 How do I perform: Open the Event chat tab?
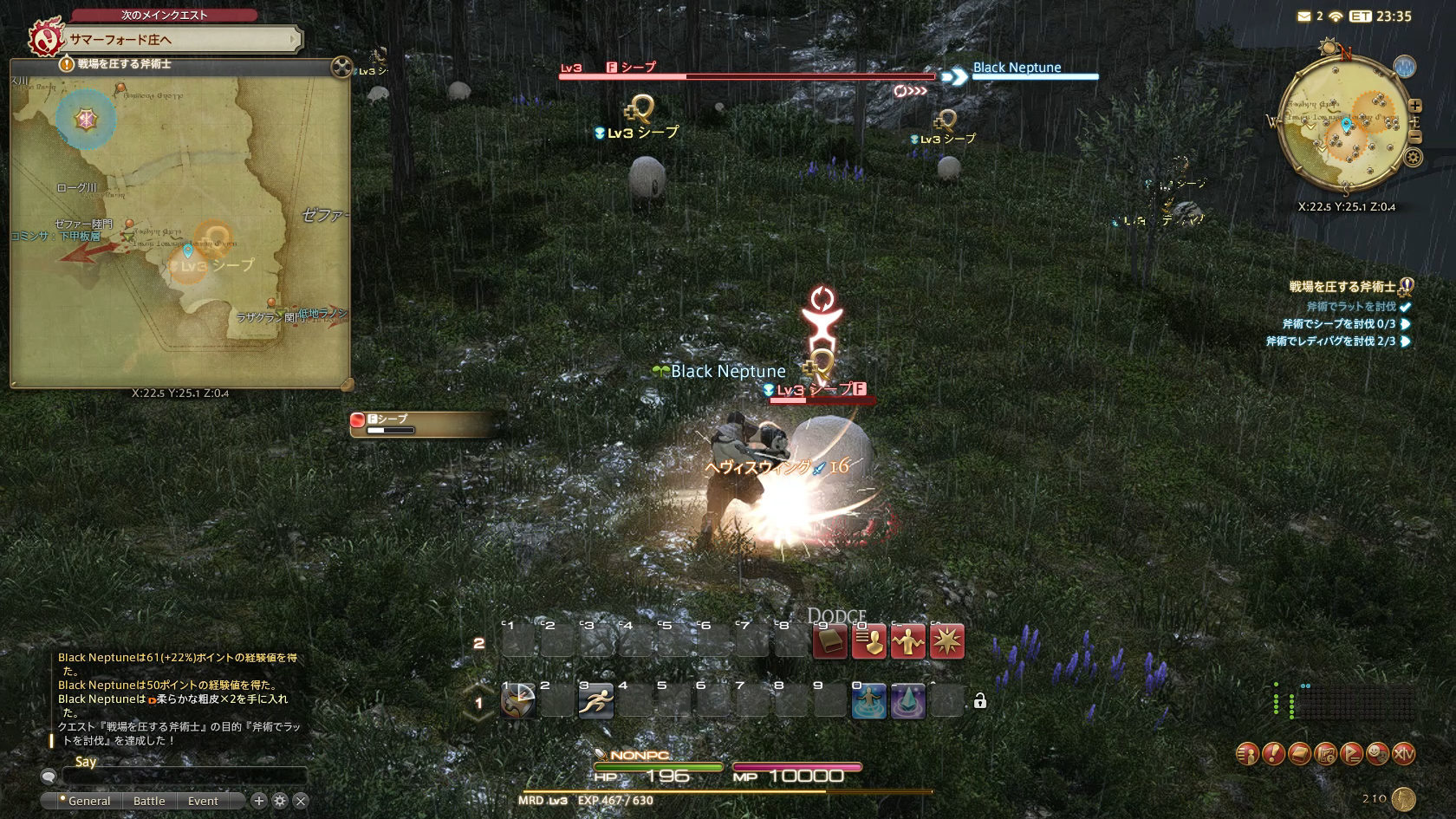pos(203,801)
